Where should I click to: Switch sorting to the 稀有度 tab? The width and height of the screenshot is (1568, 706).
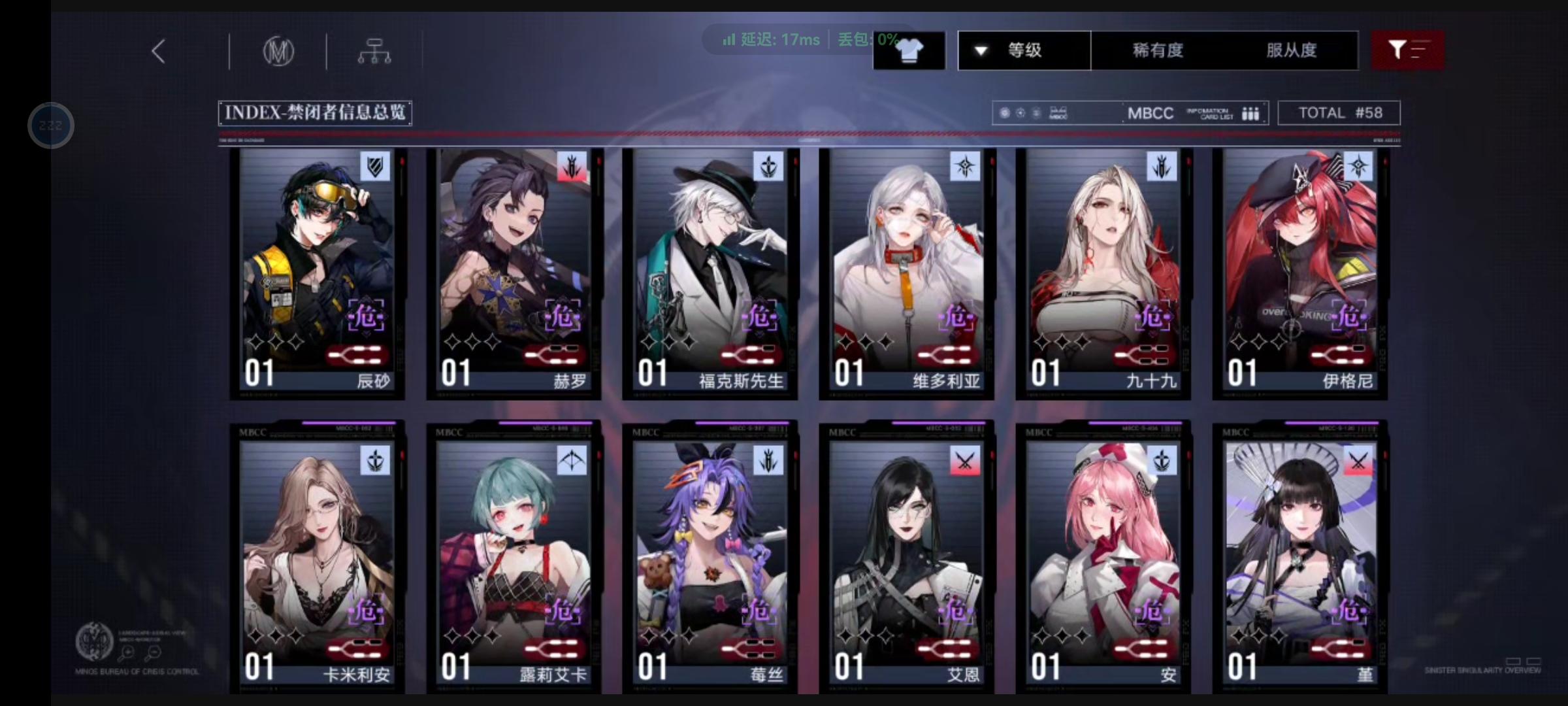pyautogui.click(x=1157, y=50)
